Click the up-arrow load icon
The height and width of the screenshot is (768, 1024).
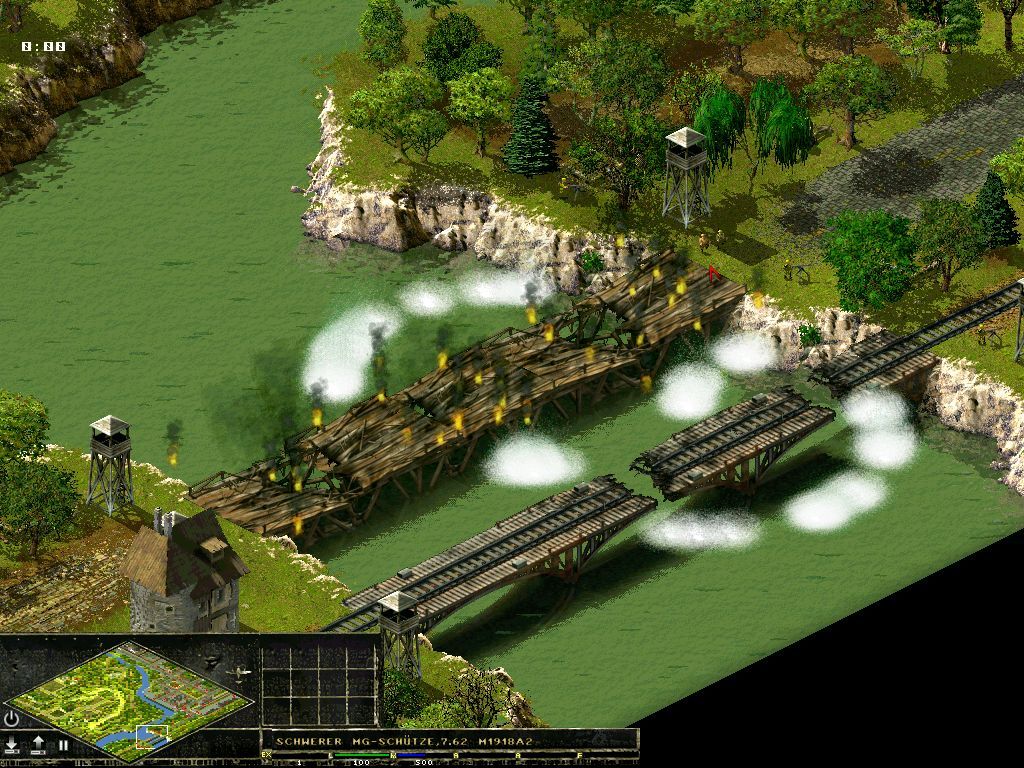point(38,745)
